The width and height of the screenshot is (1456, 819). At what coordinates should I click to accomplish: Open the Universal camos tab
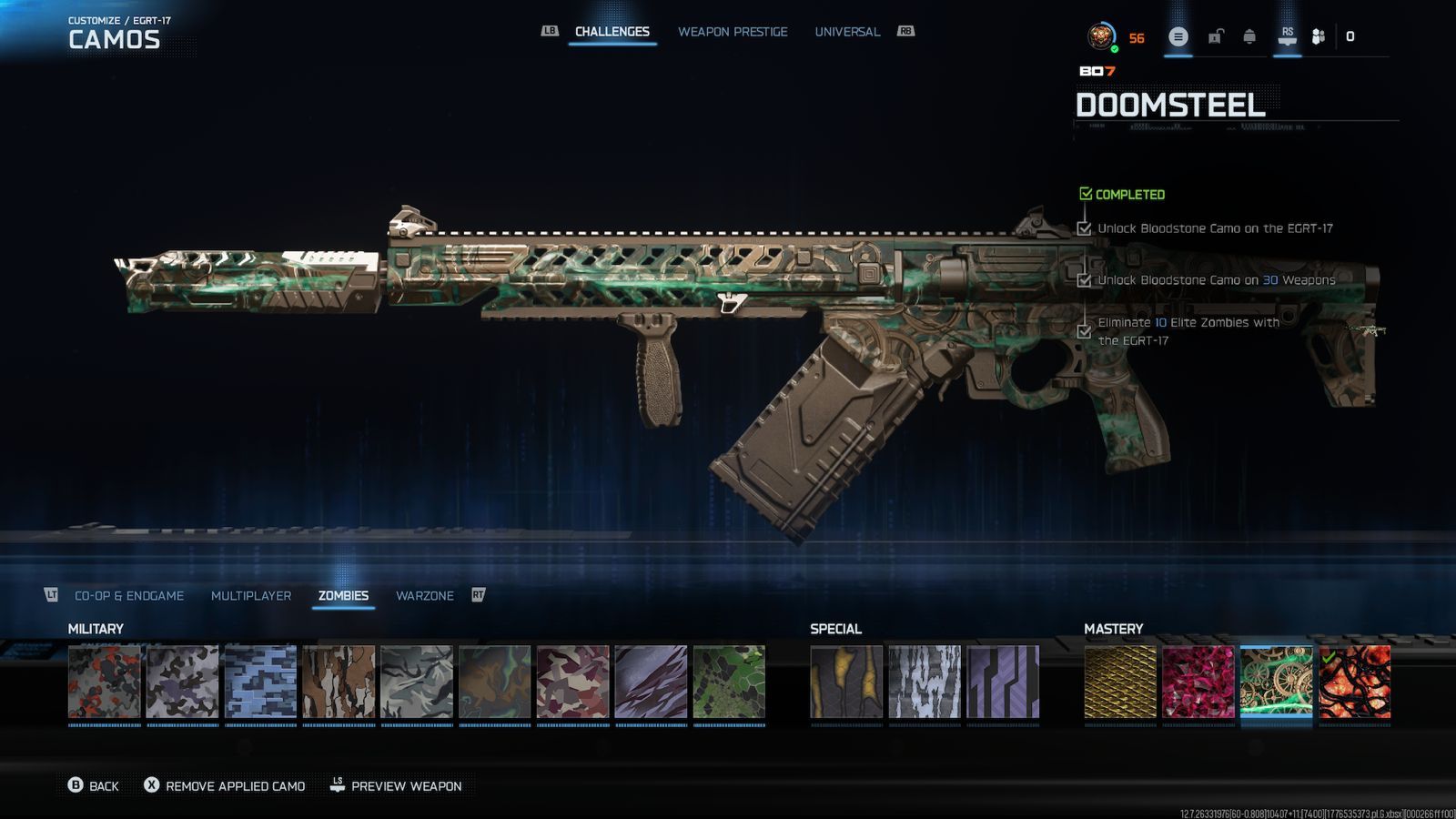[x=847, y=32]
